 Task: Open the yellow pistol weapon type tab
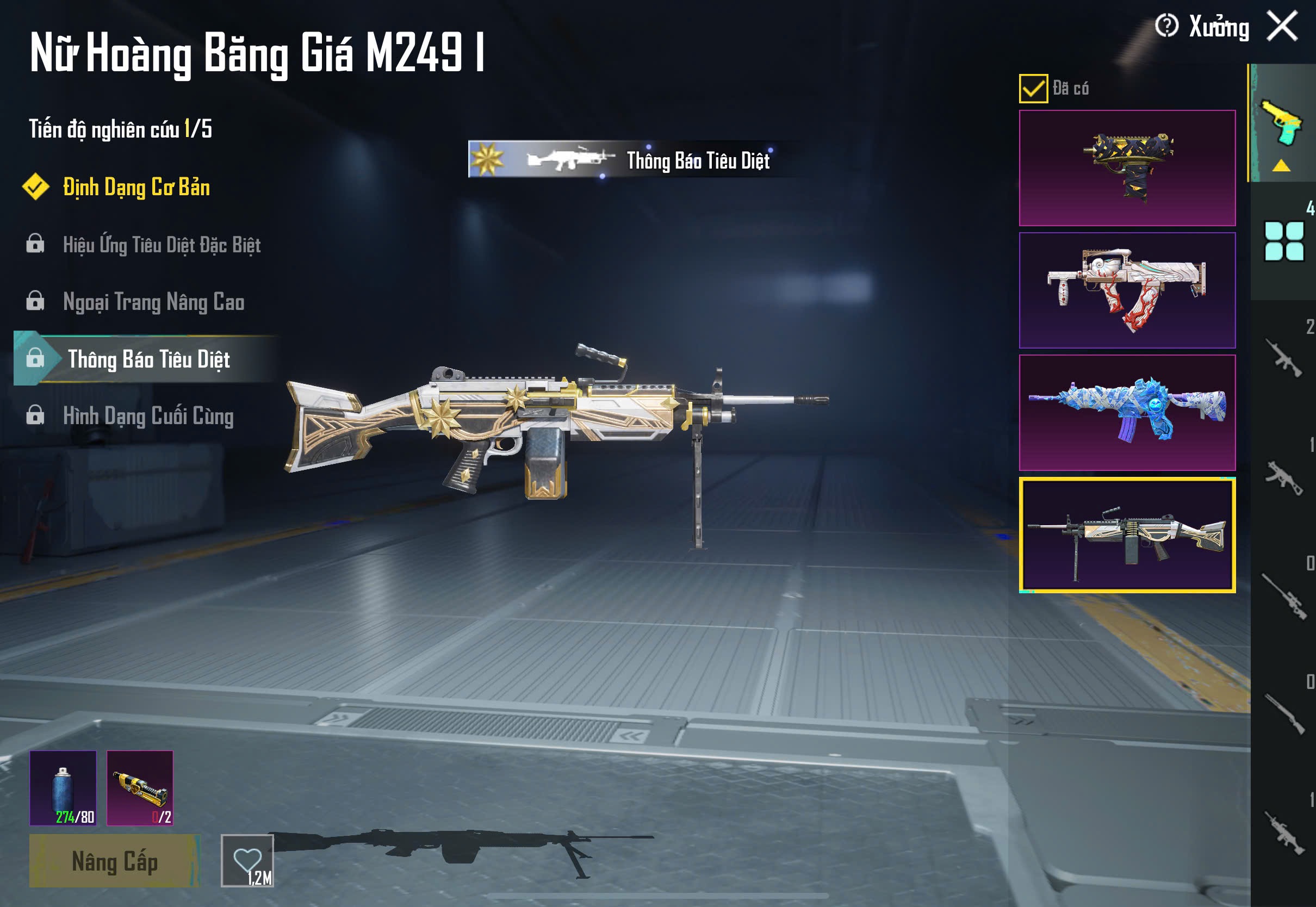click(x=1282, y=124)
